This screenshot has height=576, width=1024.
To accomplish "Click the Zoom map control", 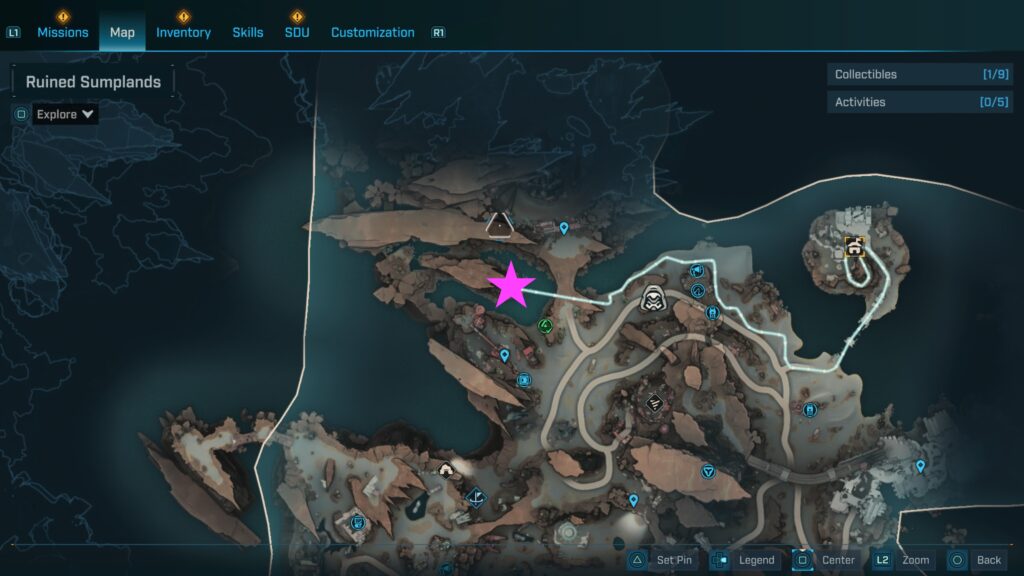I will coord(904,560).
